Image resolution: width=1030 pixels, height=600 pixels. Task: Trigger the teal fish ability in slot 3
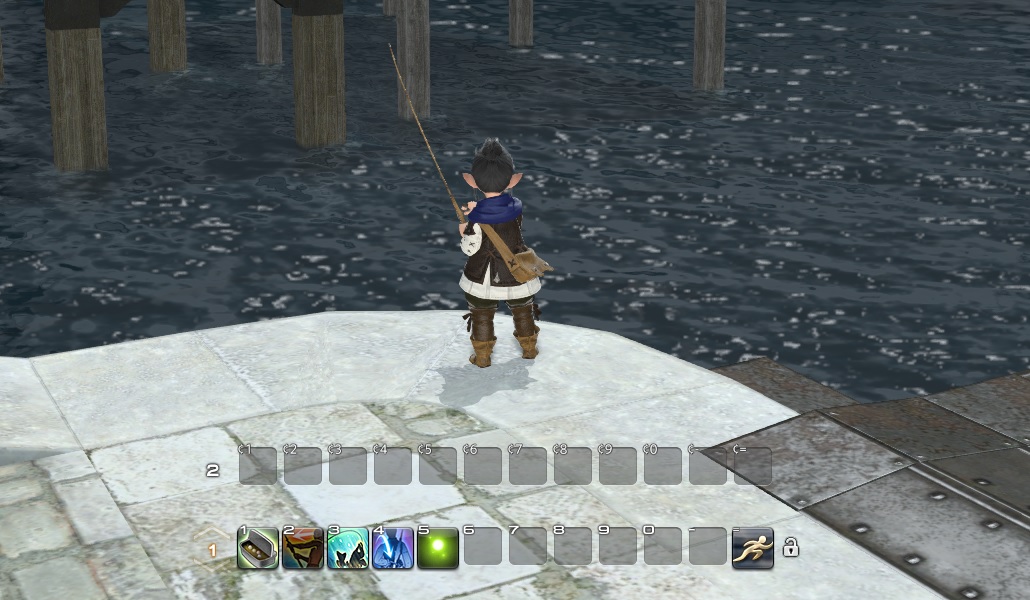pyautogui.click(x=347, y=548)
